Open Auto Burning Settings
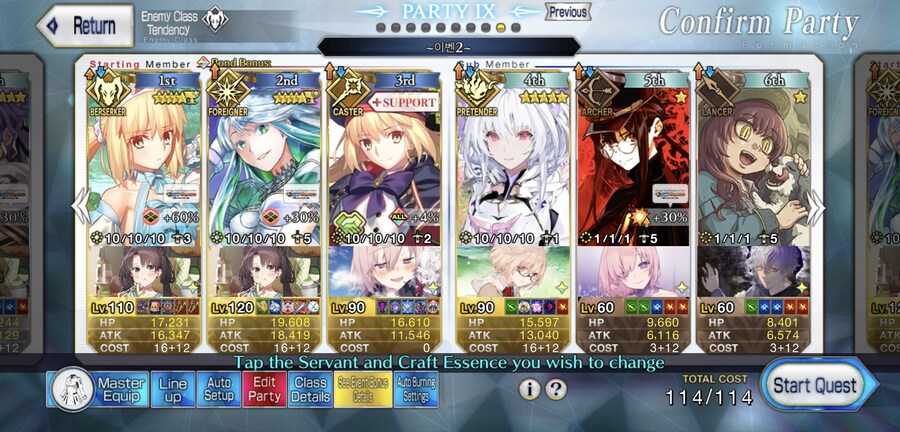Screen dimensions: 900x432 pos(416,390)
